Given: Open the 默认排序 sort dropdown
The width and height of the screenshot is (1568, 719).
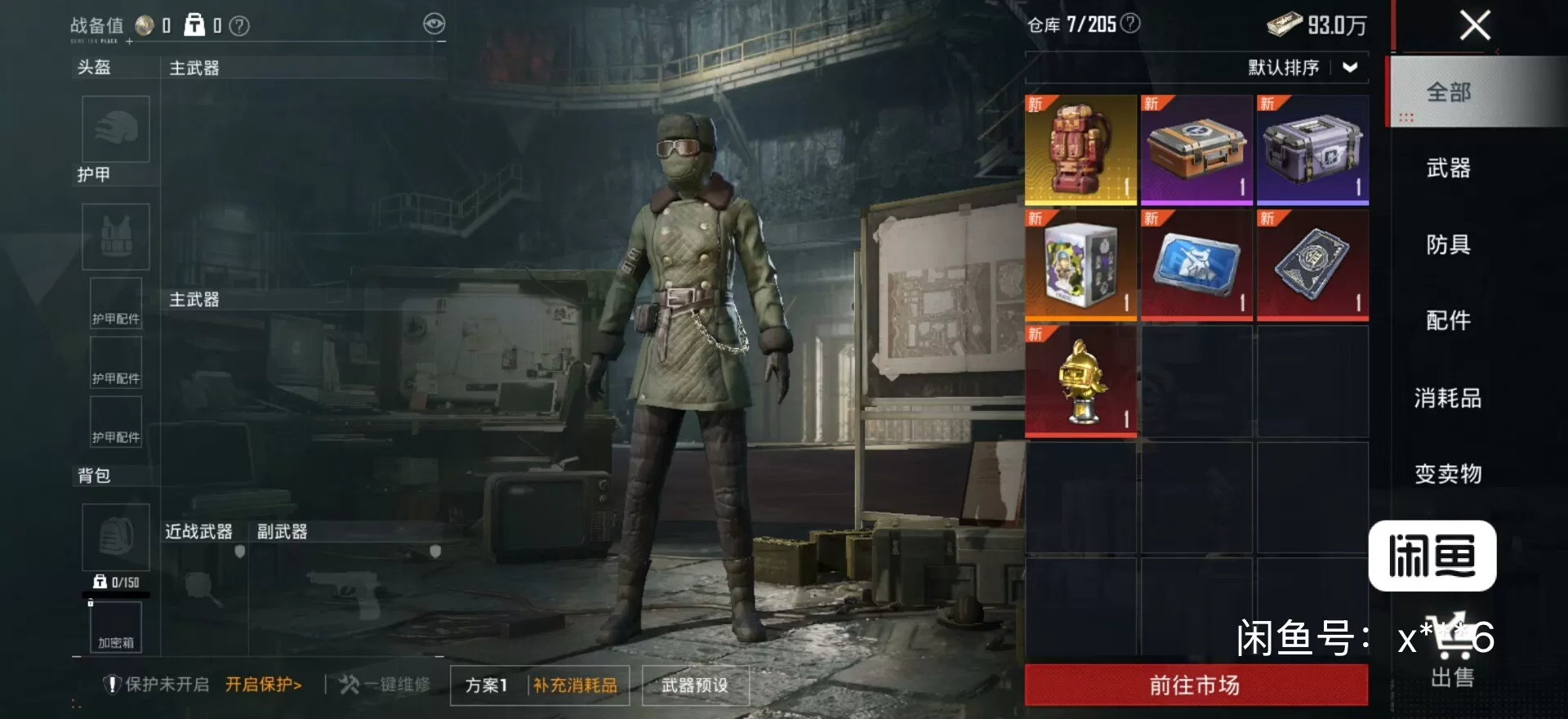Looking at the screenshot, I should (1302, 68).
